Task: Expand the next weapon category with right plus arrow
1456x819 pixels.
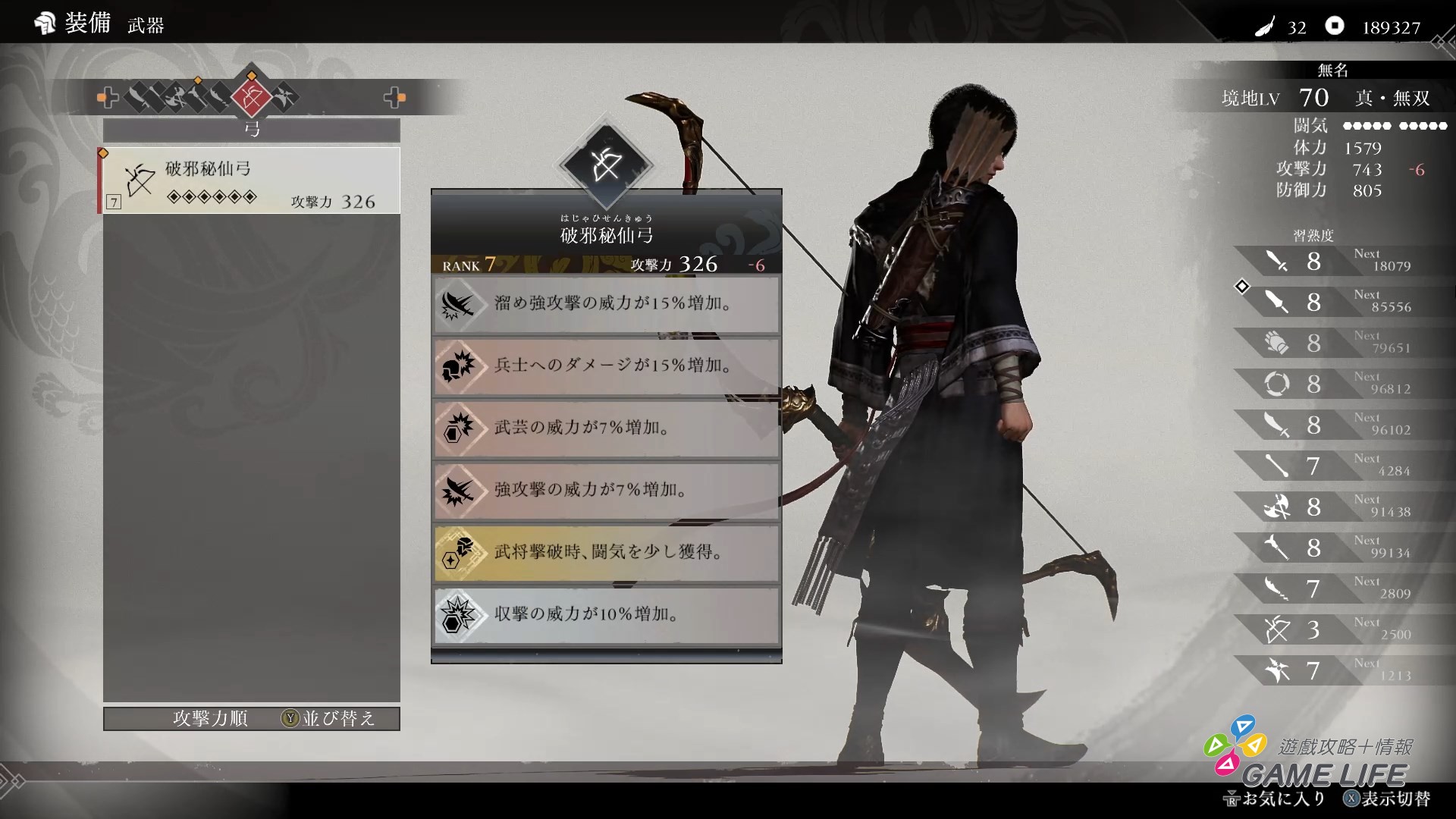Action: pos(395,97)
